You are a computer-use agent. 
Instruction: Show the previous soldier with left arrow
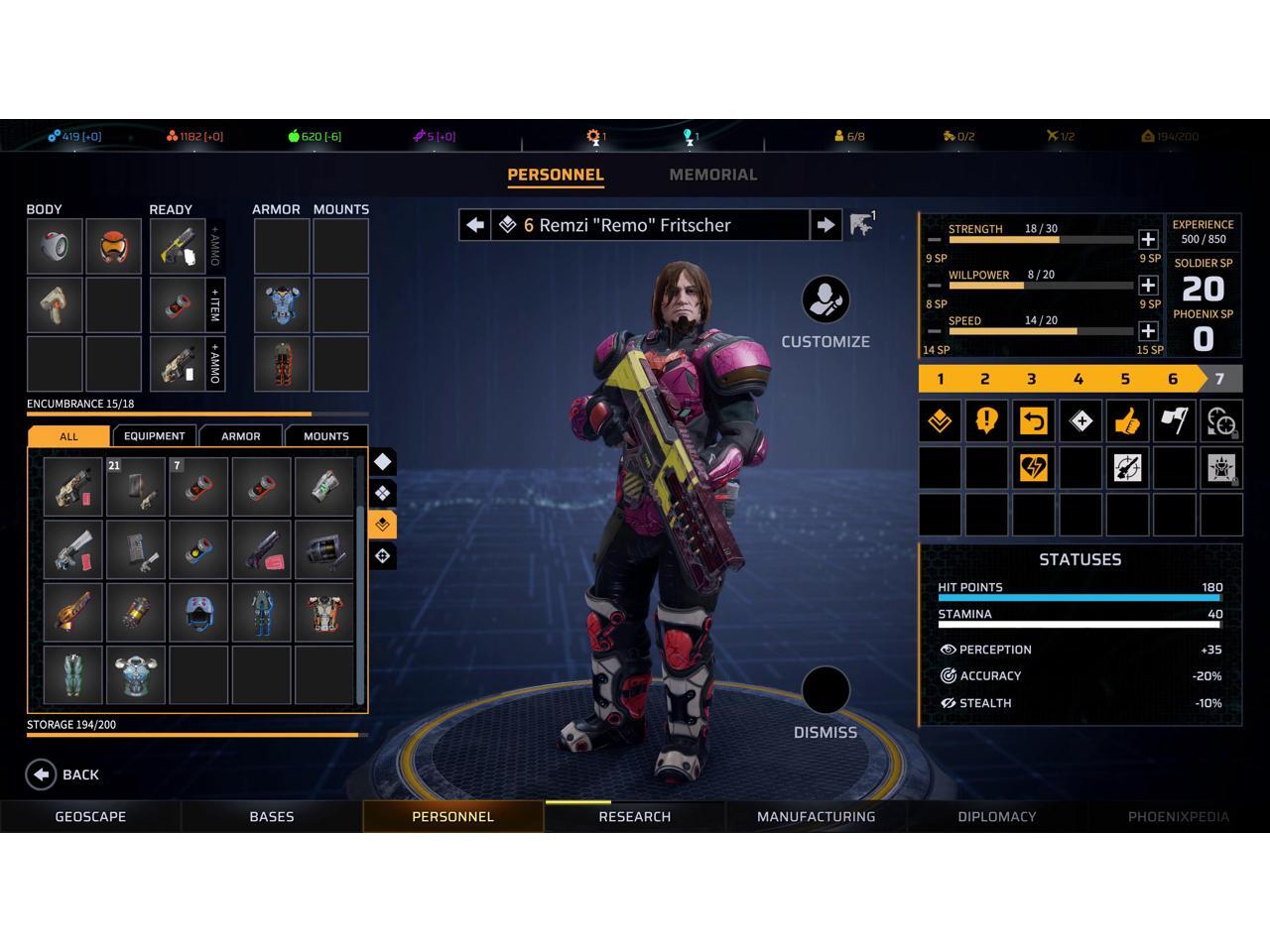[475, 225]
